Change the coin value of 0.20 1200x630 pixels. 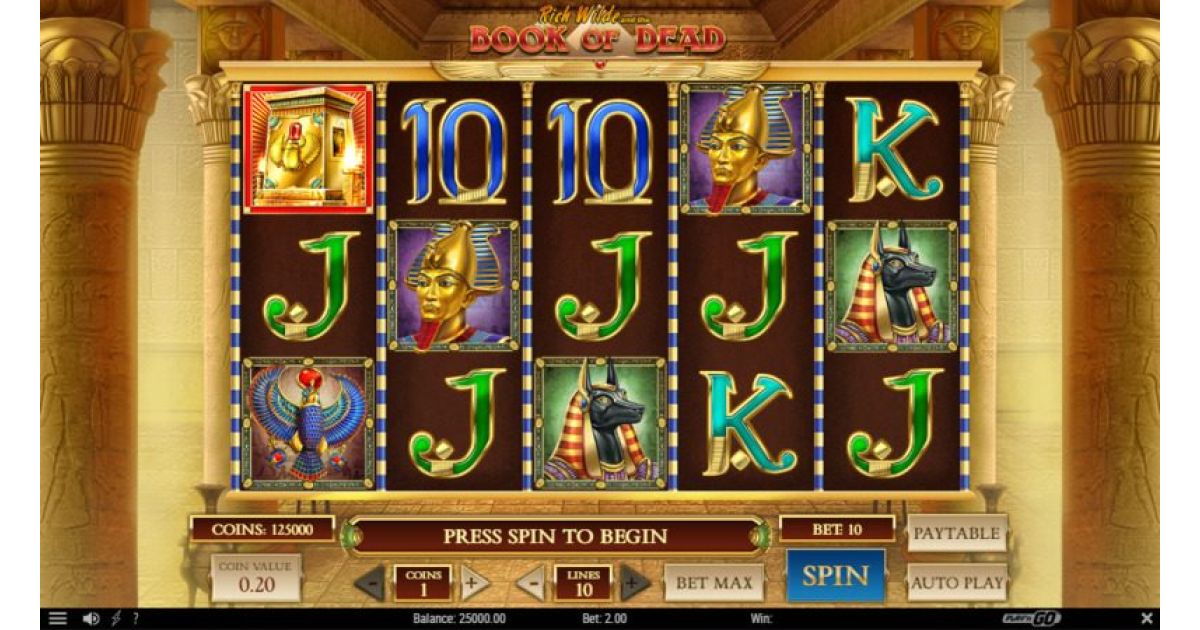[x=256, y=579]
